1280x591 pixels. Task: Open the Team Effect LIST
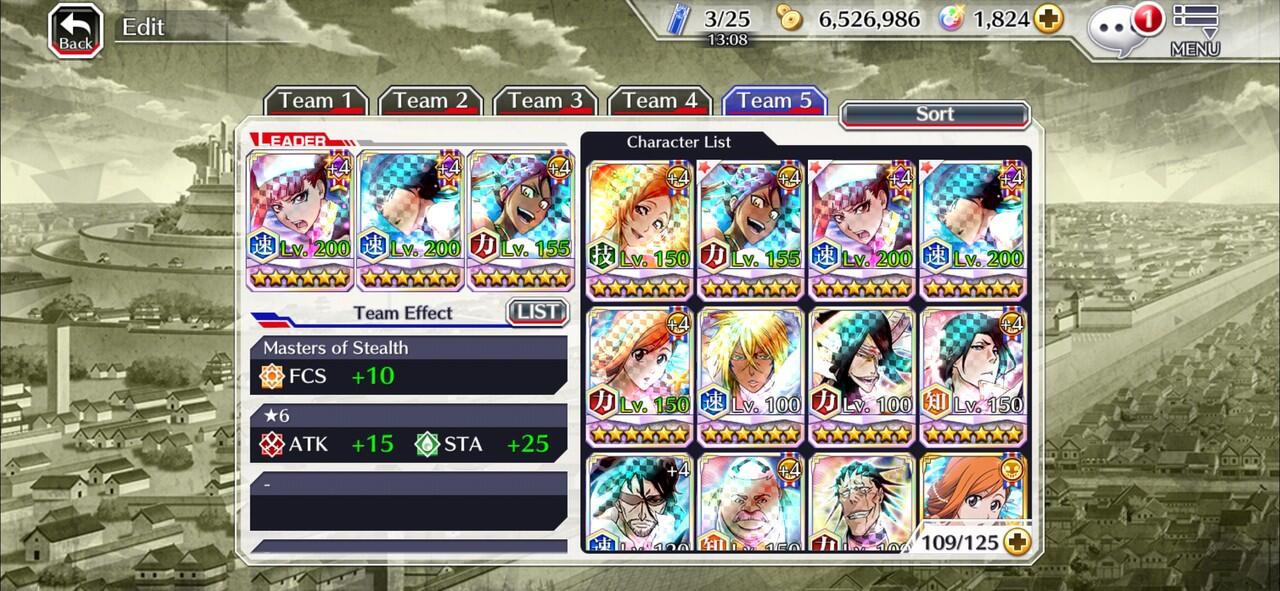pyautogui.click(x=537, y=312)
